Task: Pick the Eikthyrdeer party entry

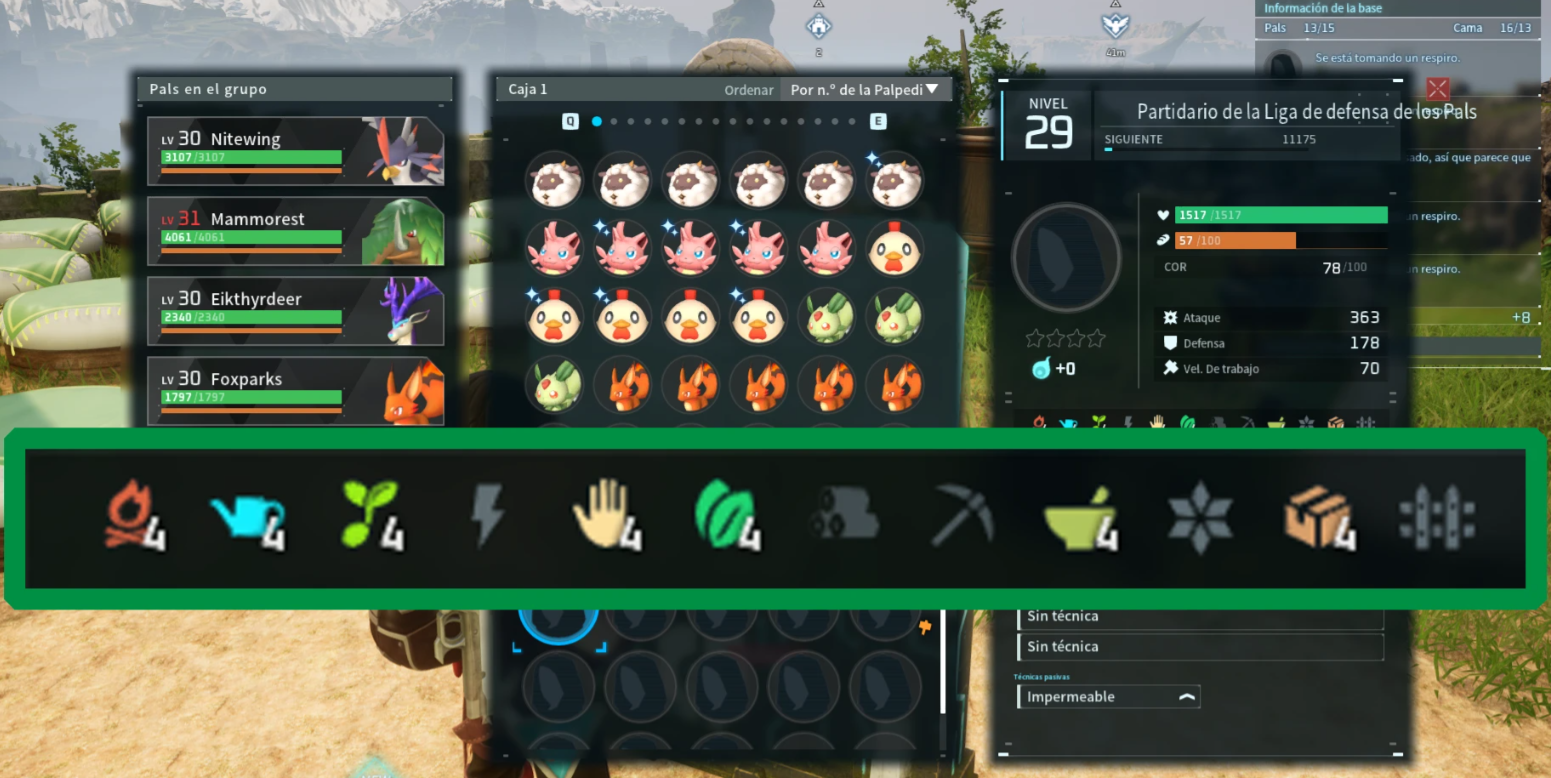Action: pyautogui.click(x=295, y=311)
